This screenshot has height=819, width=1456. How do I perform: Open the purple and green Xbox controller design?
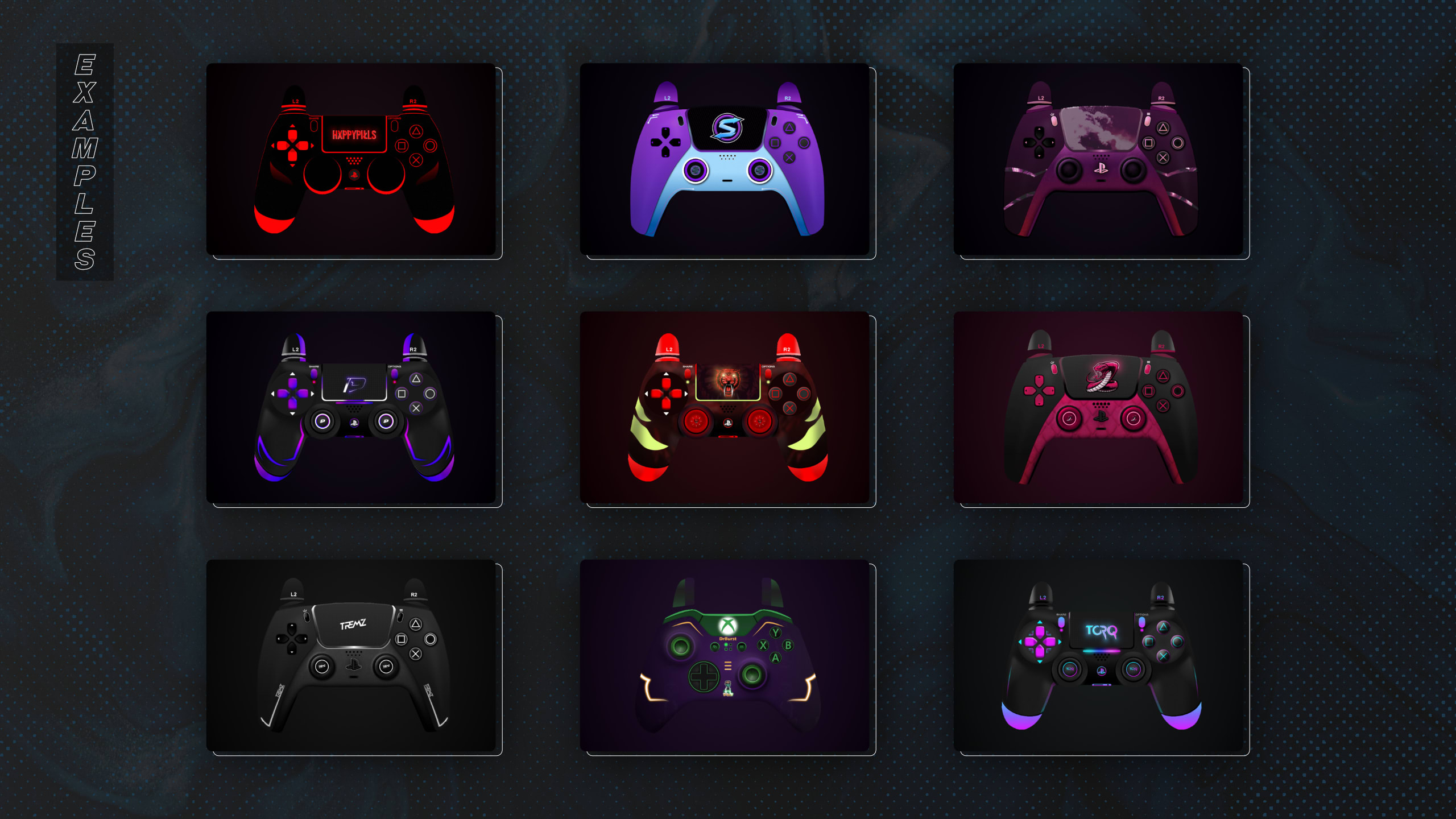(725, 655)
